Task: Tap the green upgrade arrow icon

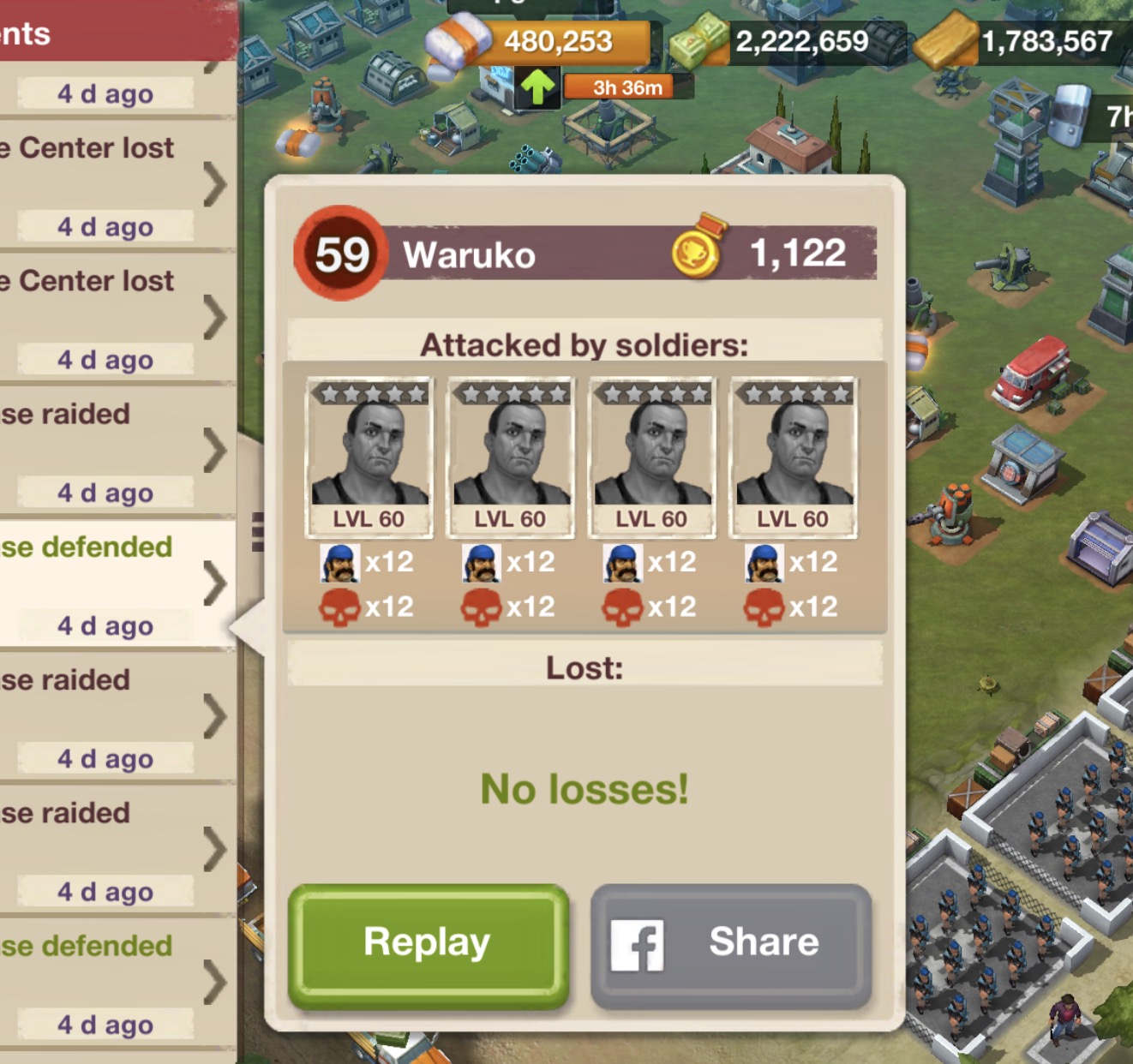Action: tap(537, 87)
